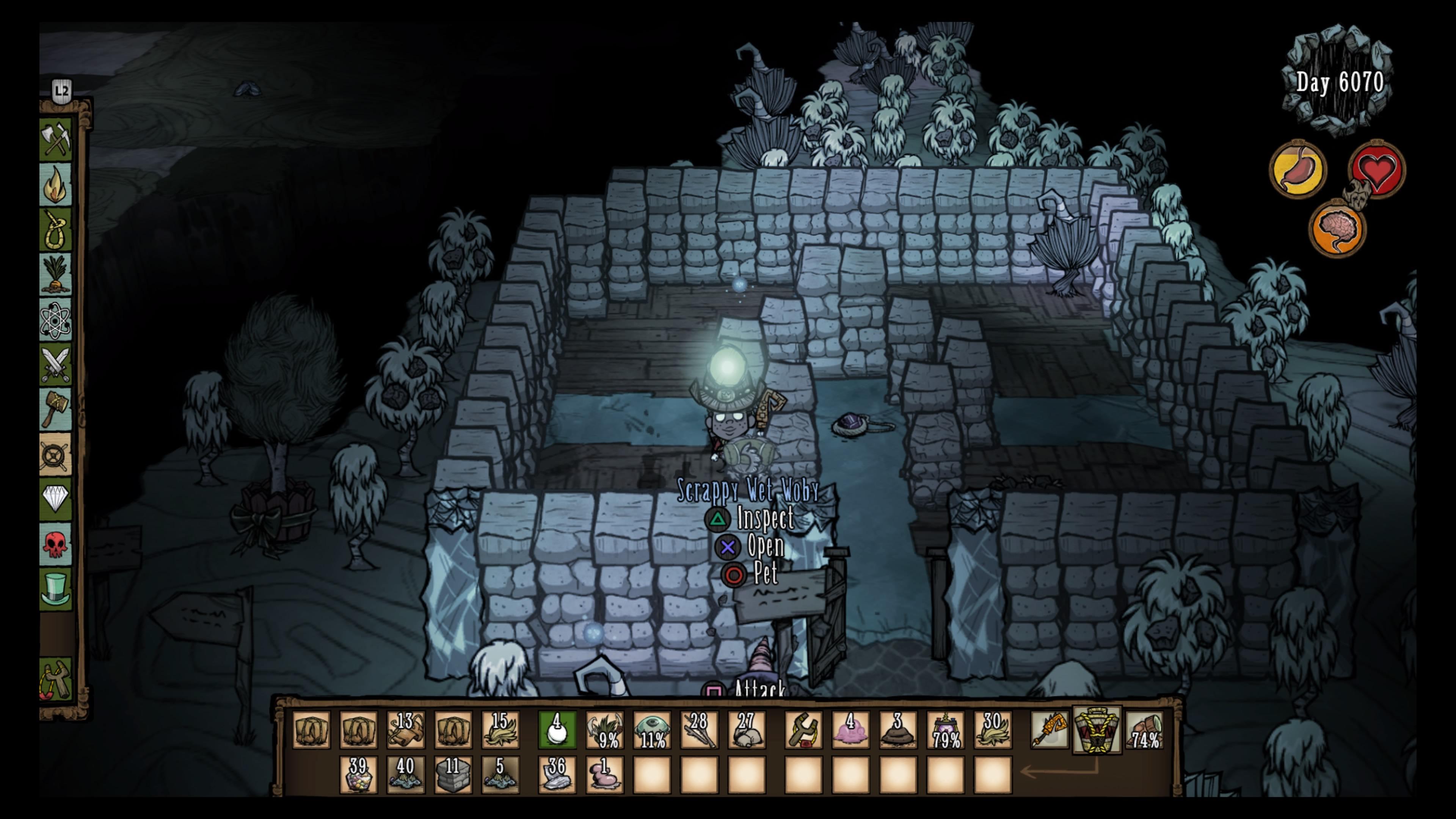
Task: Open the slingshot character crafting tab
Action: tap(56, 679)
